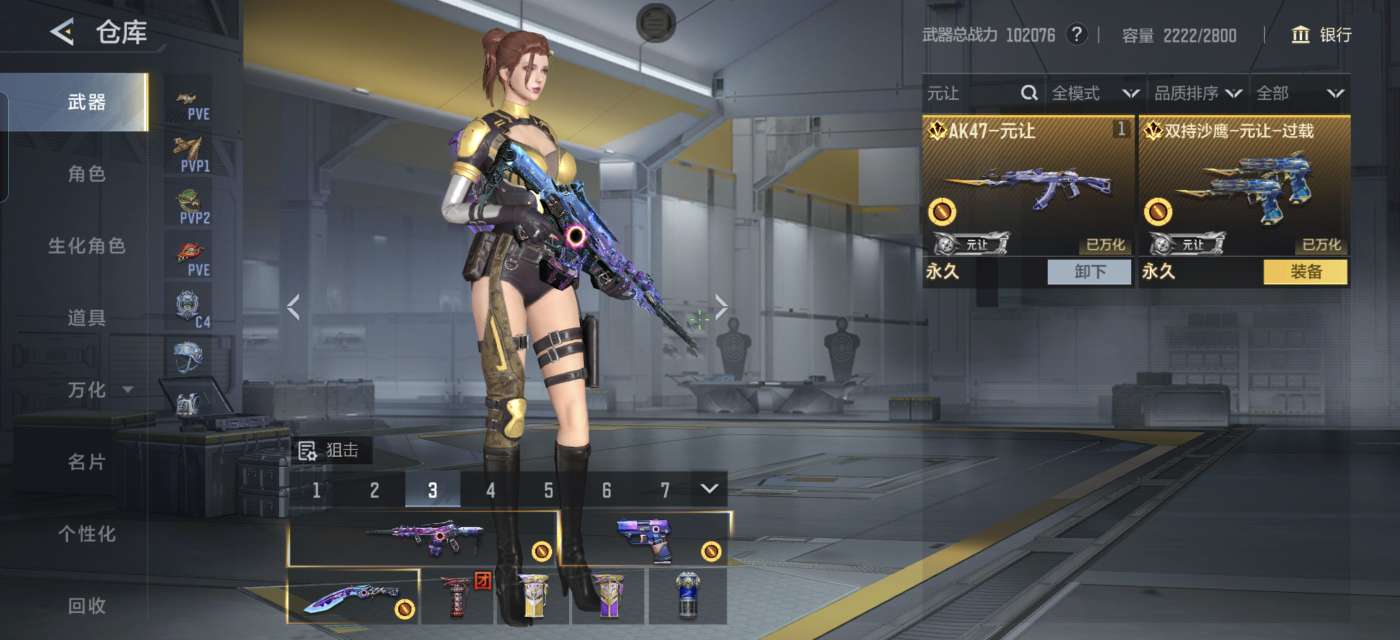Switch to loadout slot 4

tap(491, 490)
